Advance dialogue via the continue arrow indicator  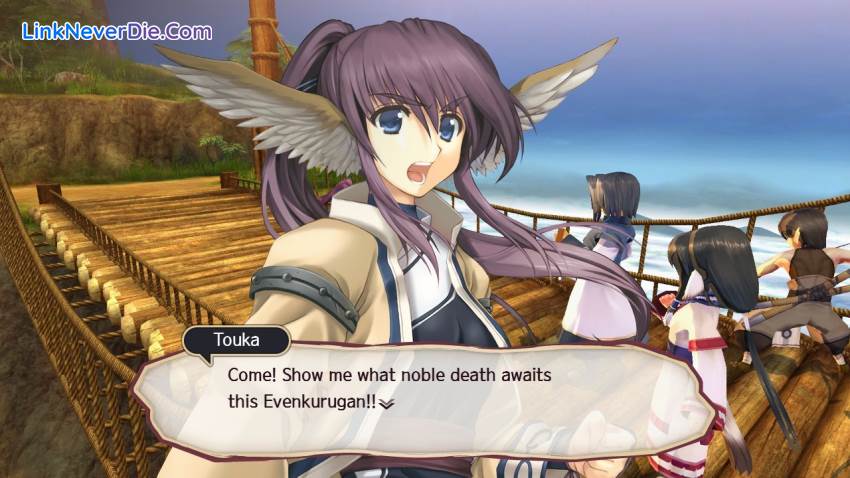387,403
